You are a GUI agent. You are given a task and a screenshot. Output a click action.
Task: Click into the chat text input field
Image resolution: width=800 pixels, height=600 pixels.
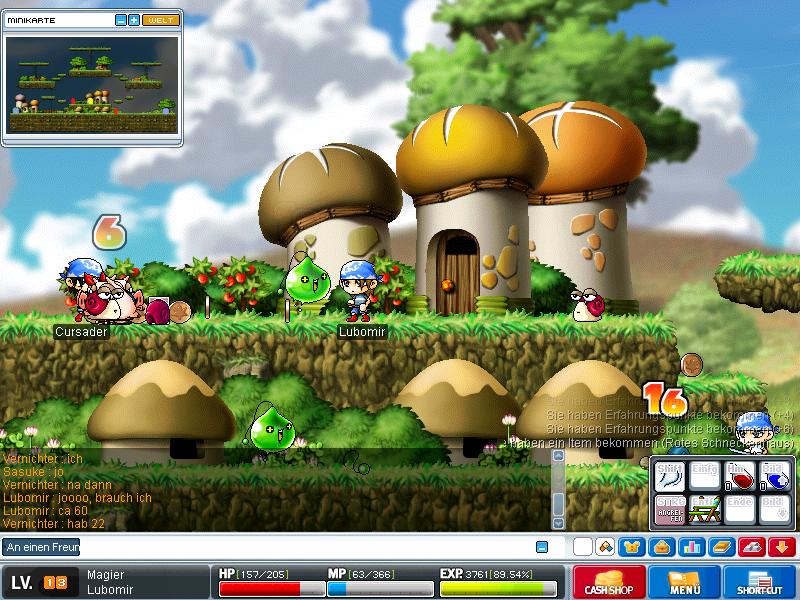pos(300,547)
